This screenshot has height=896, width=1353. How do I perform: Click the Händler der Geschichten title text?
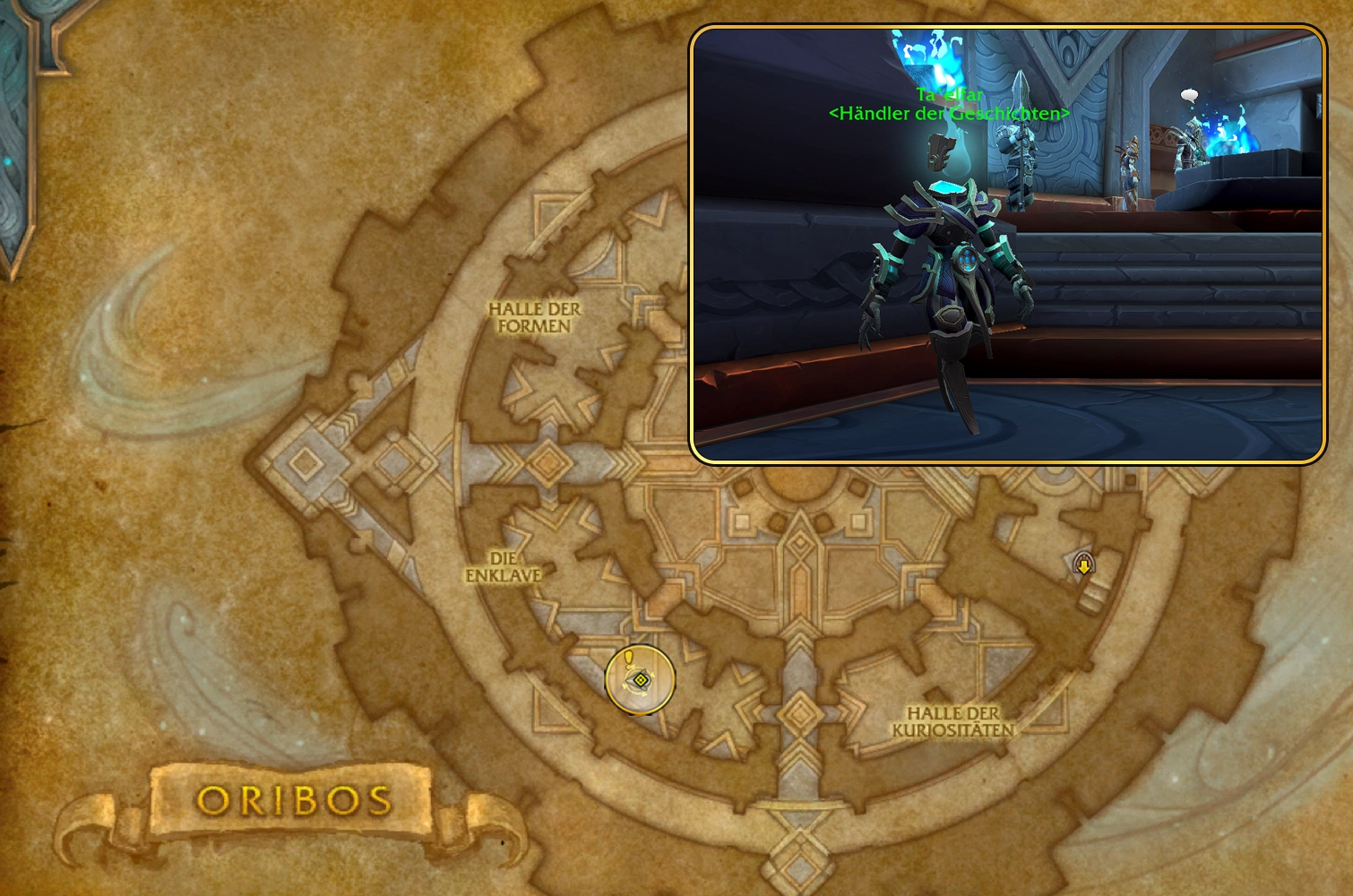pyautogui.click(x=949, y=114)
